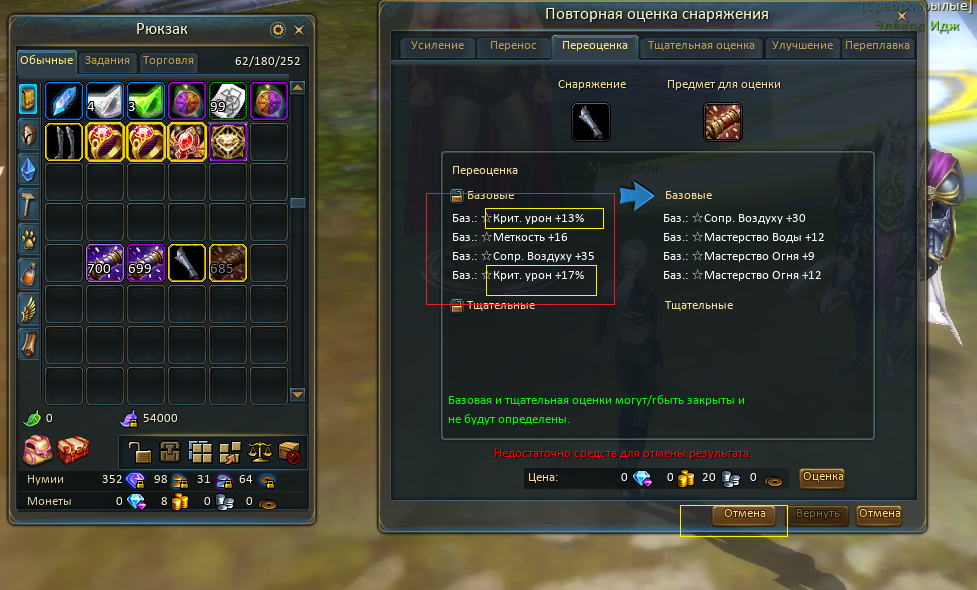Viewport: 977px width, 590px height.
Task: Click the Предмет для оценки scroll slot
Action: (722, 122)
